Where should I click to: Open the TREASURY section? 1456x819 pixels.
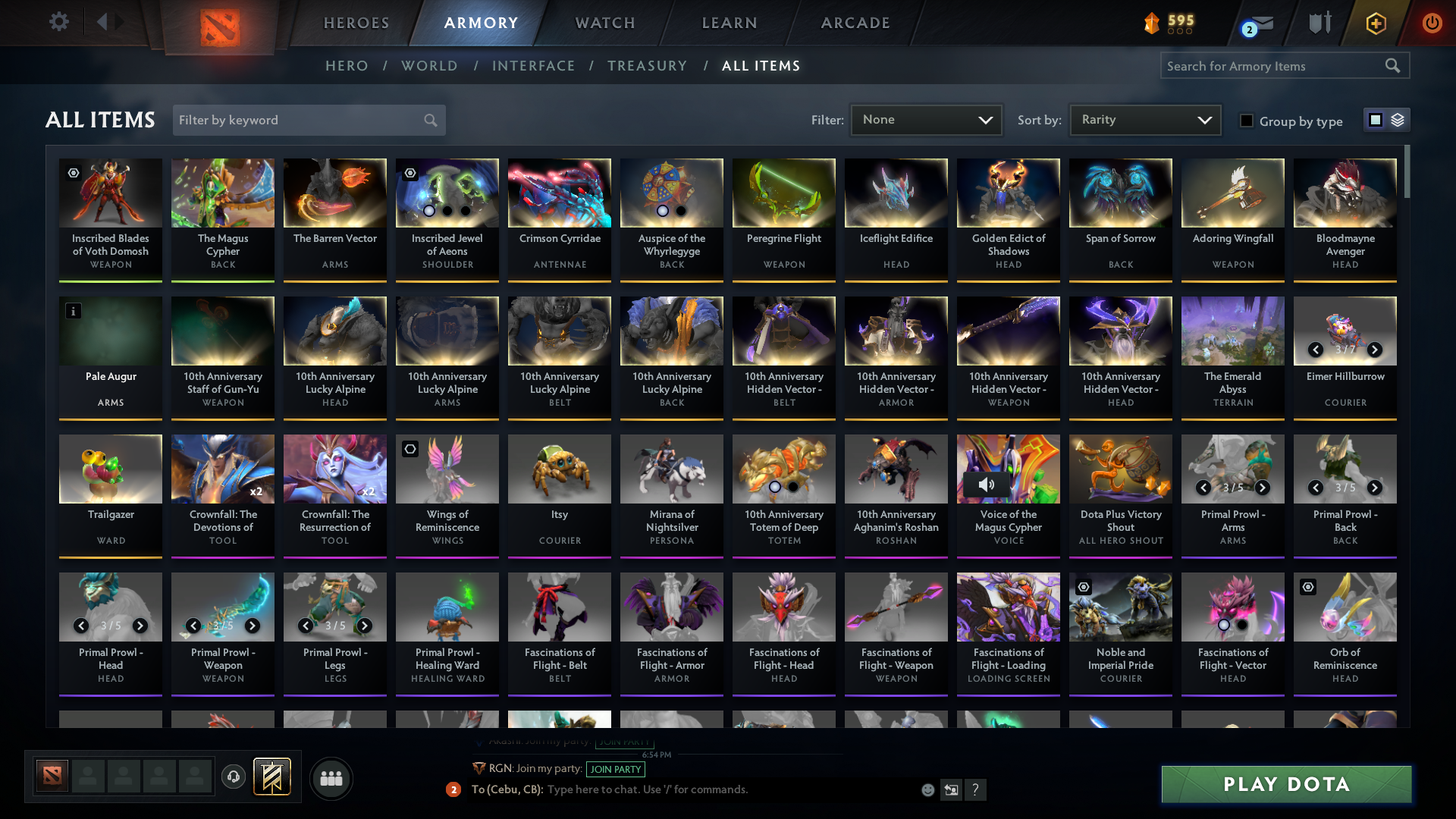point(647,66)
